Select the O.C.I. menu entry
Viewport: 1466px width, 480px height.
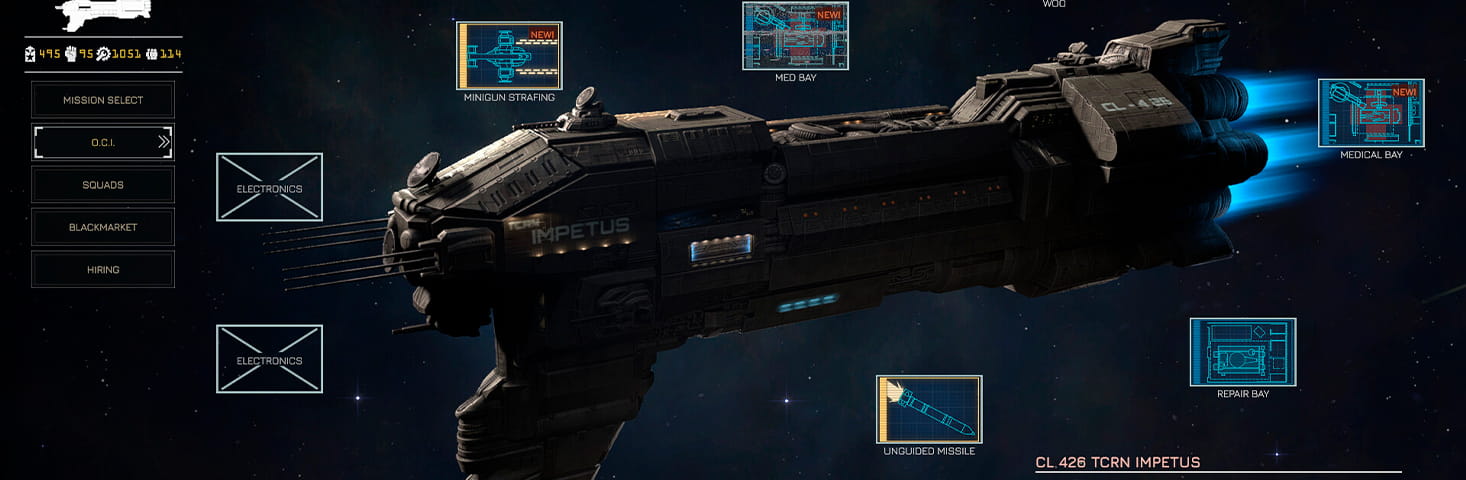point(103,142)
